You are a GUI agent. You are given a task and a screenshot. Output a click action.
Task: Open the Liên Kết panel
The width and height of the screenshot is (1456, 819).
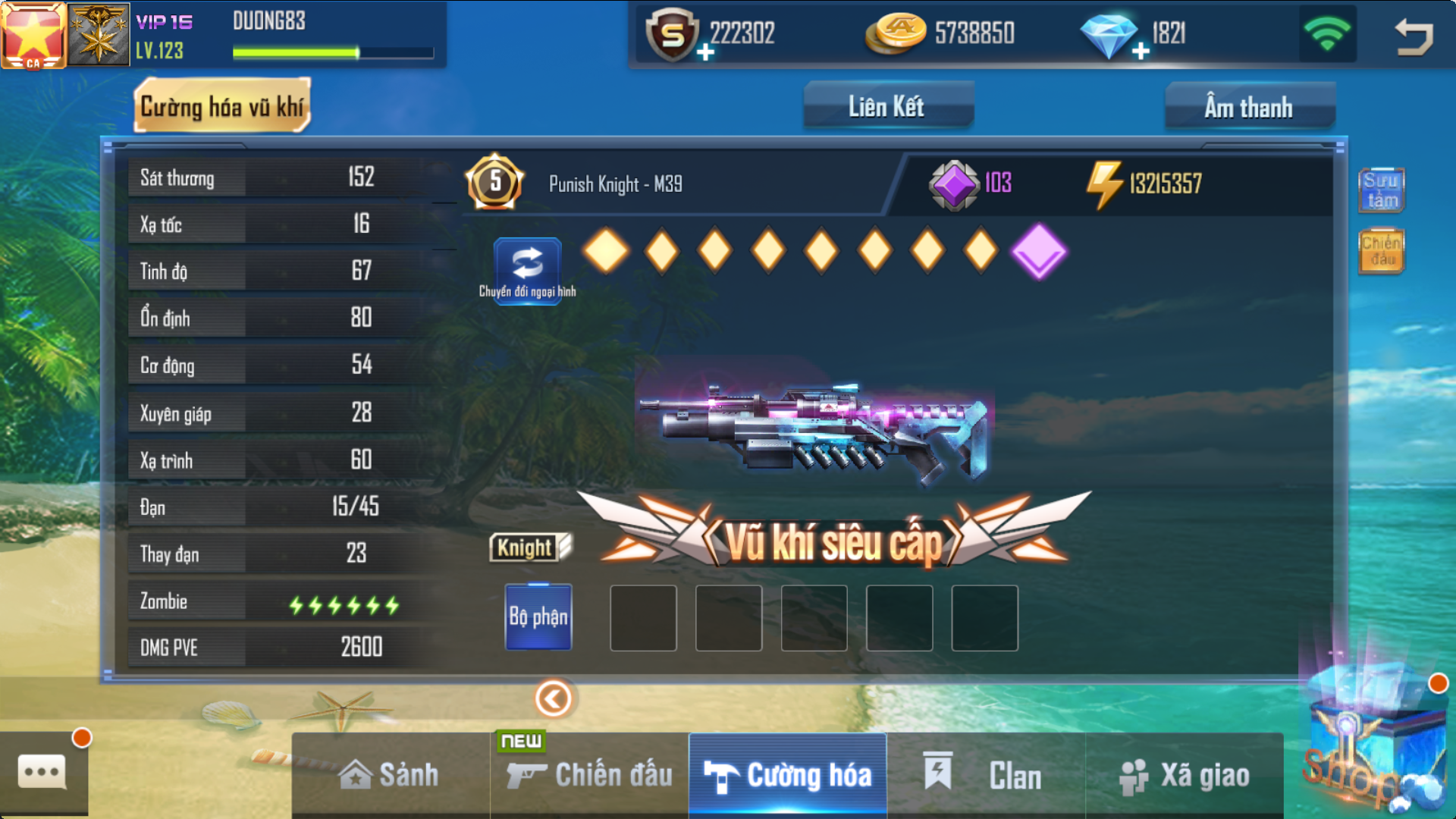click(x=887, y=106)
